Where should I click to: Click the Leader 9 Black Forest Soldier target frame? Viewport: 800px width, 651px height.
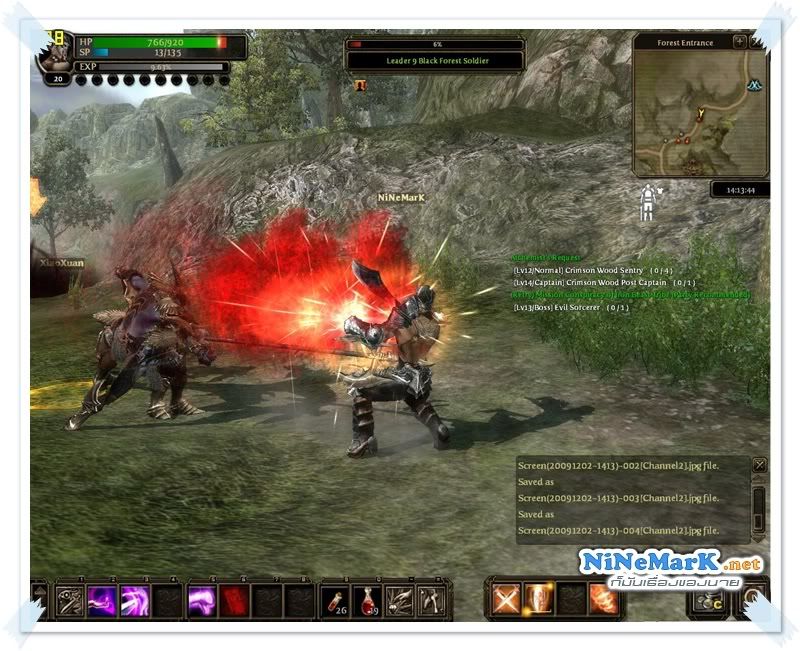click(x=435, y=60)
